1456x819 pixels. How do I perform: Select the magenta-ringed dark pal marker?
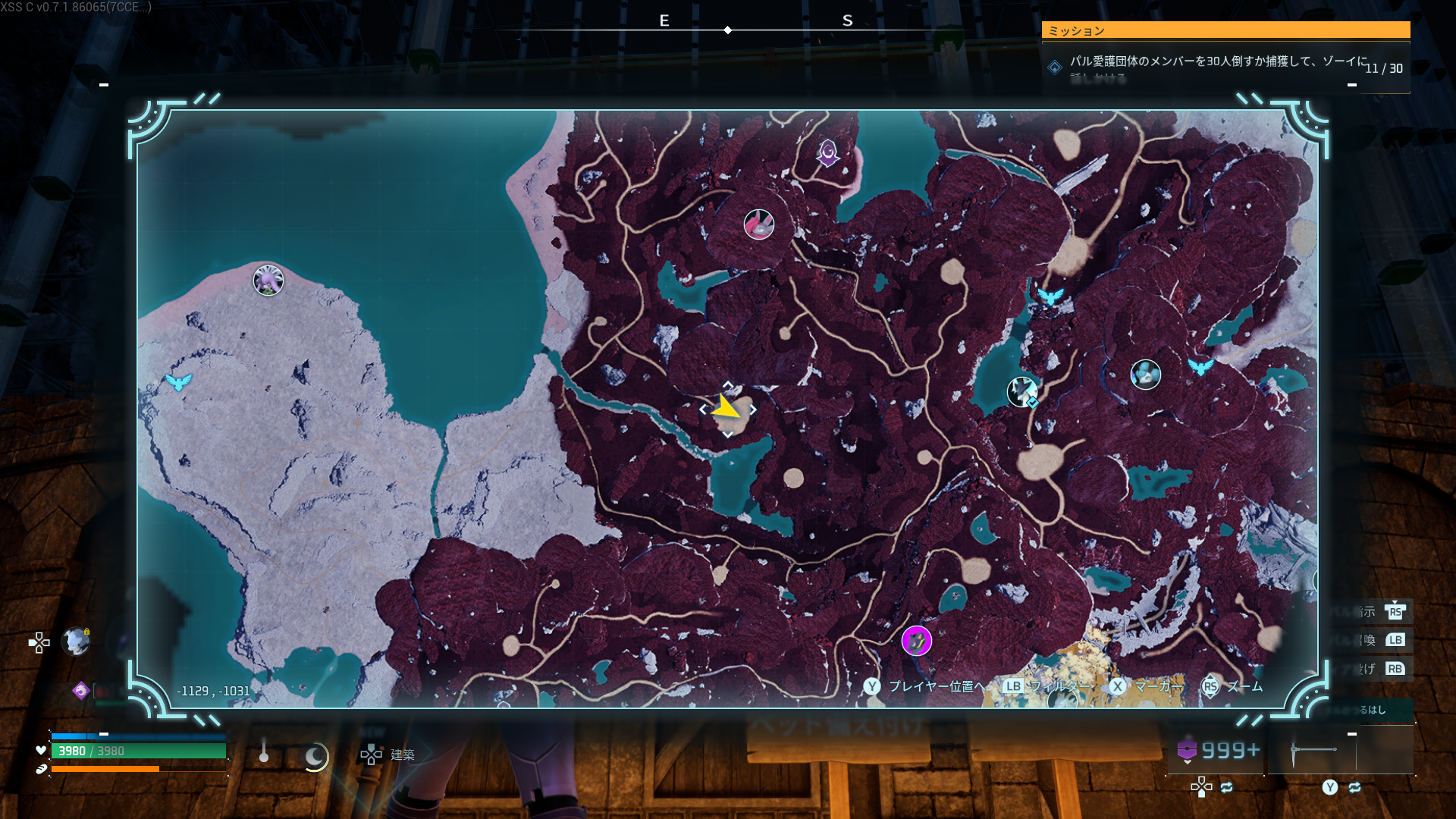(916, 642)
